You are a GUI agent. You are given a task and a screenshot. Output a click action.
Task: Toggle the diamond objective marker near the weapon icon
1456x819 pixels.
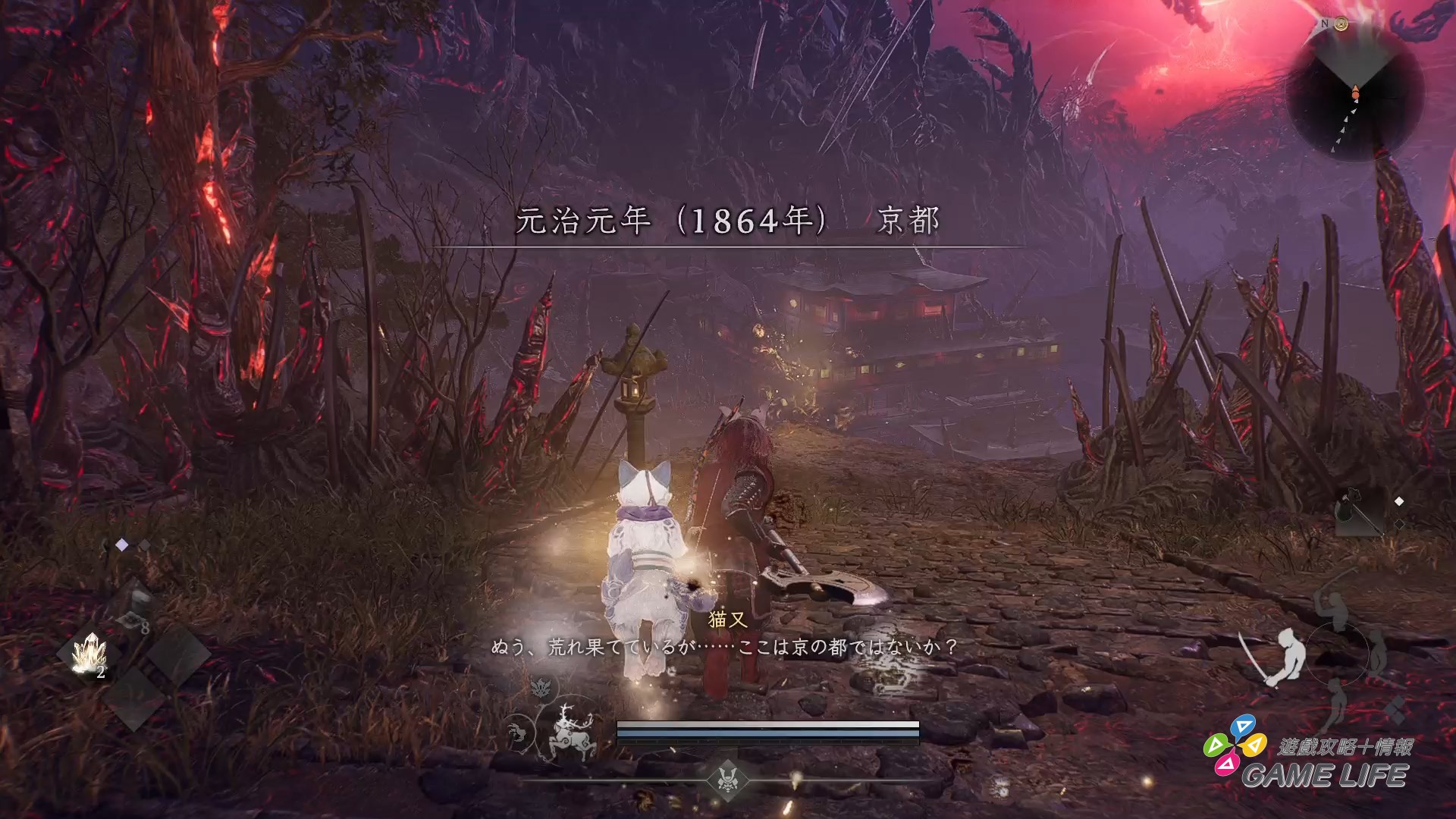pos(1399,500)
